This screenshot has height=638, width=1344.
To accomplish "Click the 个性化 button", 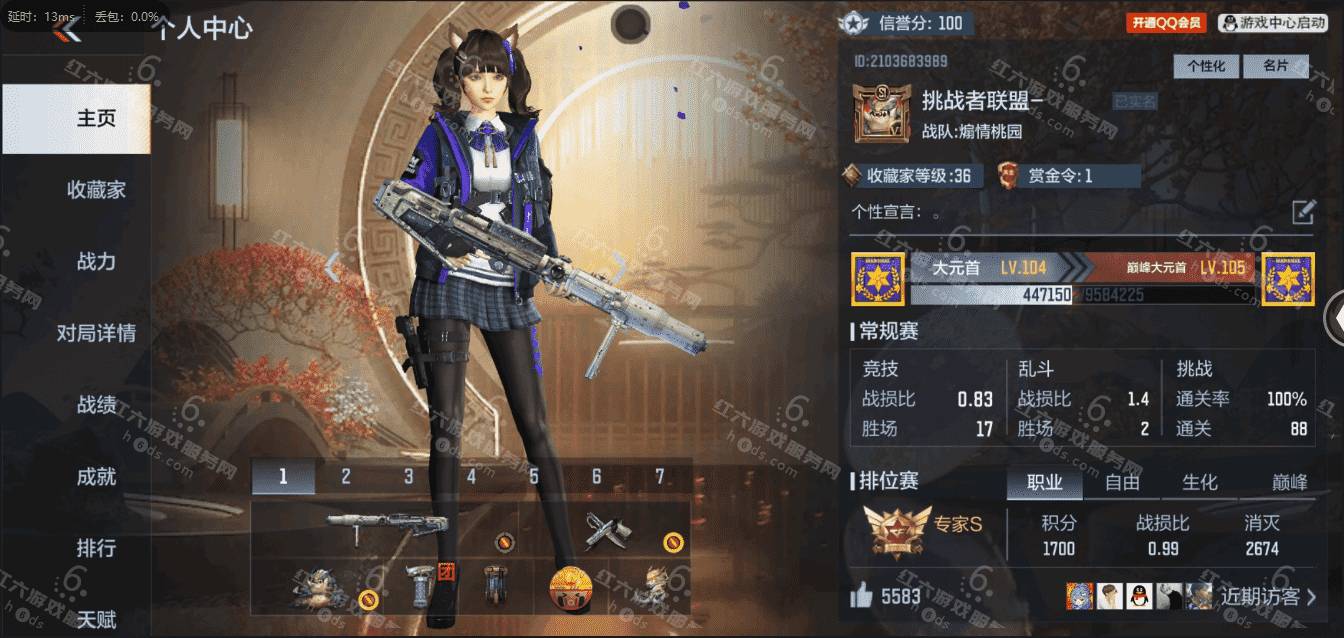I will [1206, 66].
